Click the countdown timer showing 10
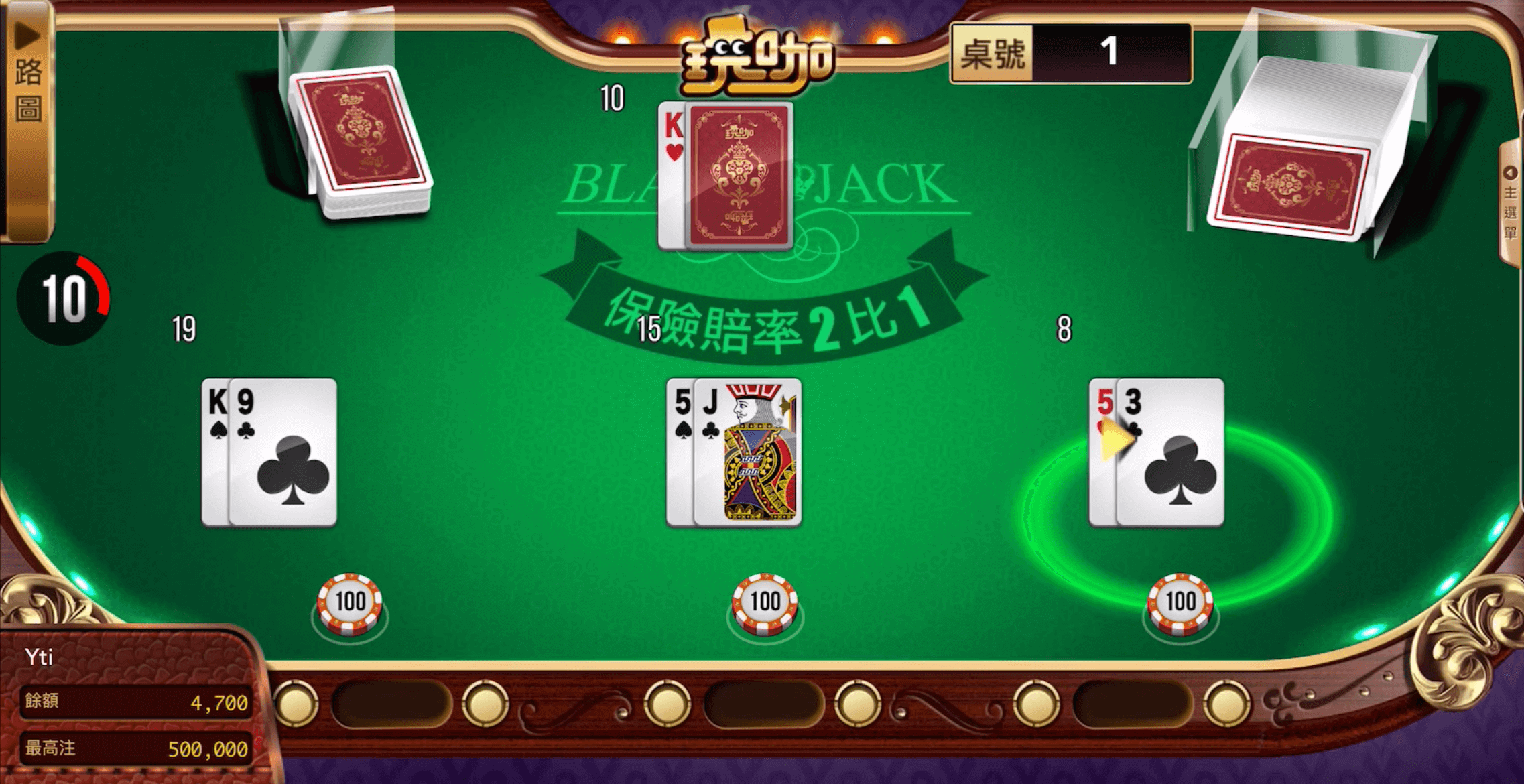The height and width of the screenshot is (784, 1524). 64,295
